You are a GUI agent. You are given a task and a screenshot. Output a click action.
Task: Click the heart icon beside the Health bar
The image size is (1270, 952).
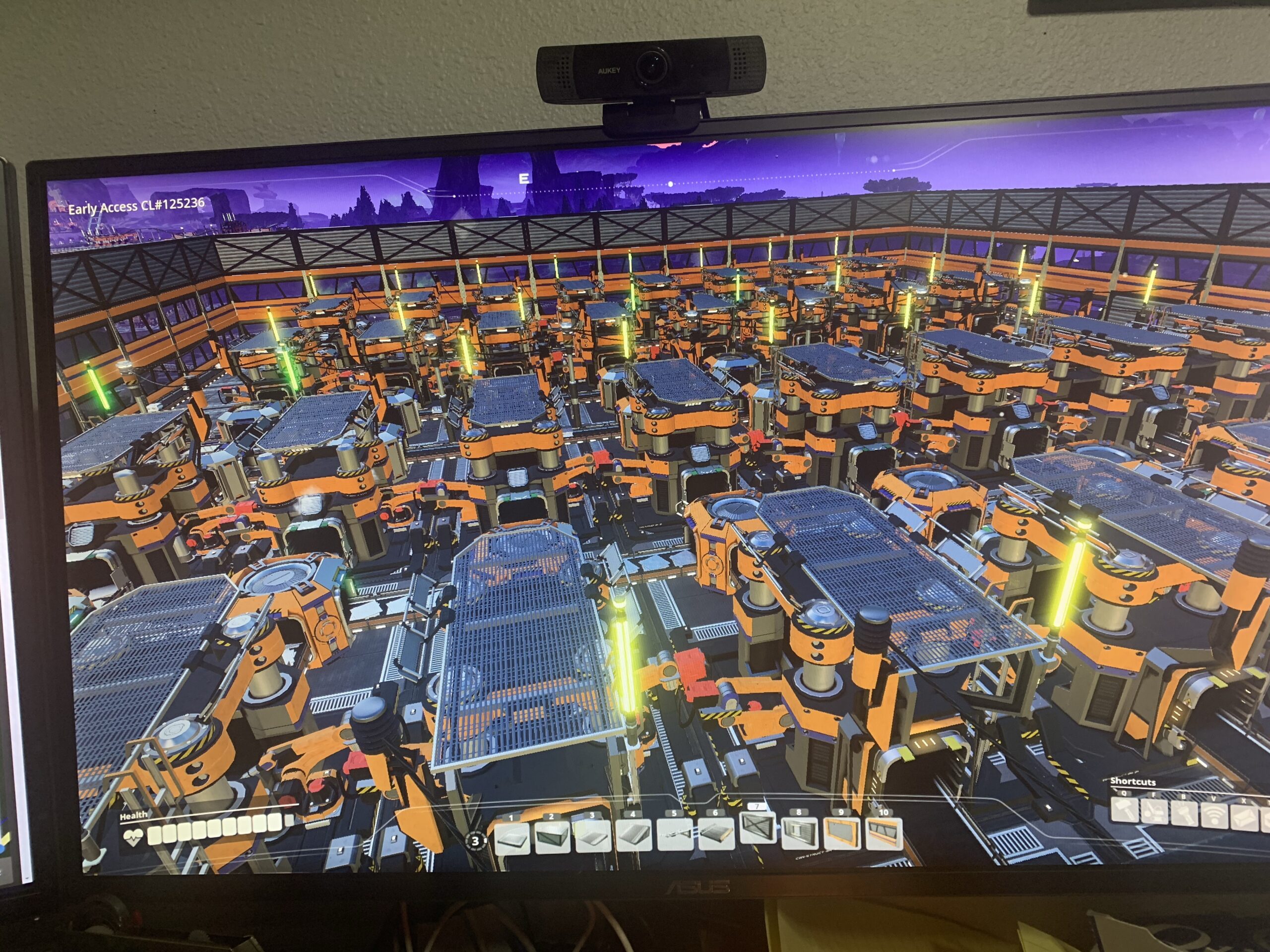pyautogui.click(x=133, y=839)
